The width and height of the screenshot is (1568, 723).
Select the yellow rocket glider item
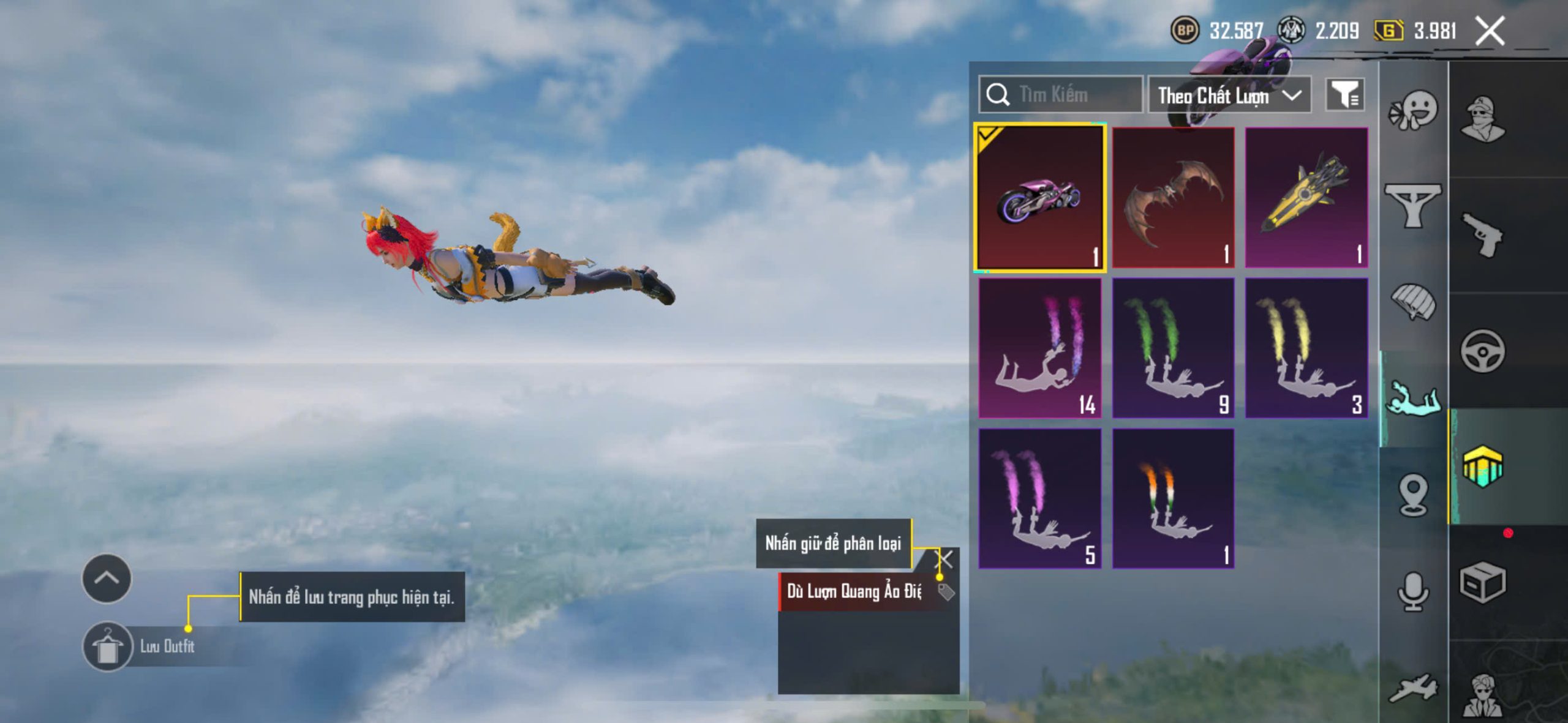click(x=1306, y=198)
